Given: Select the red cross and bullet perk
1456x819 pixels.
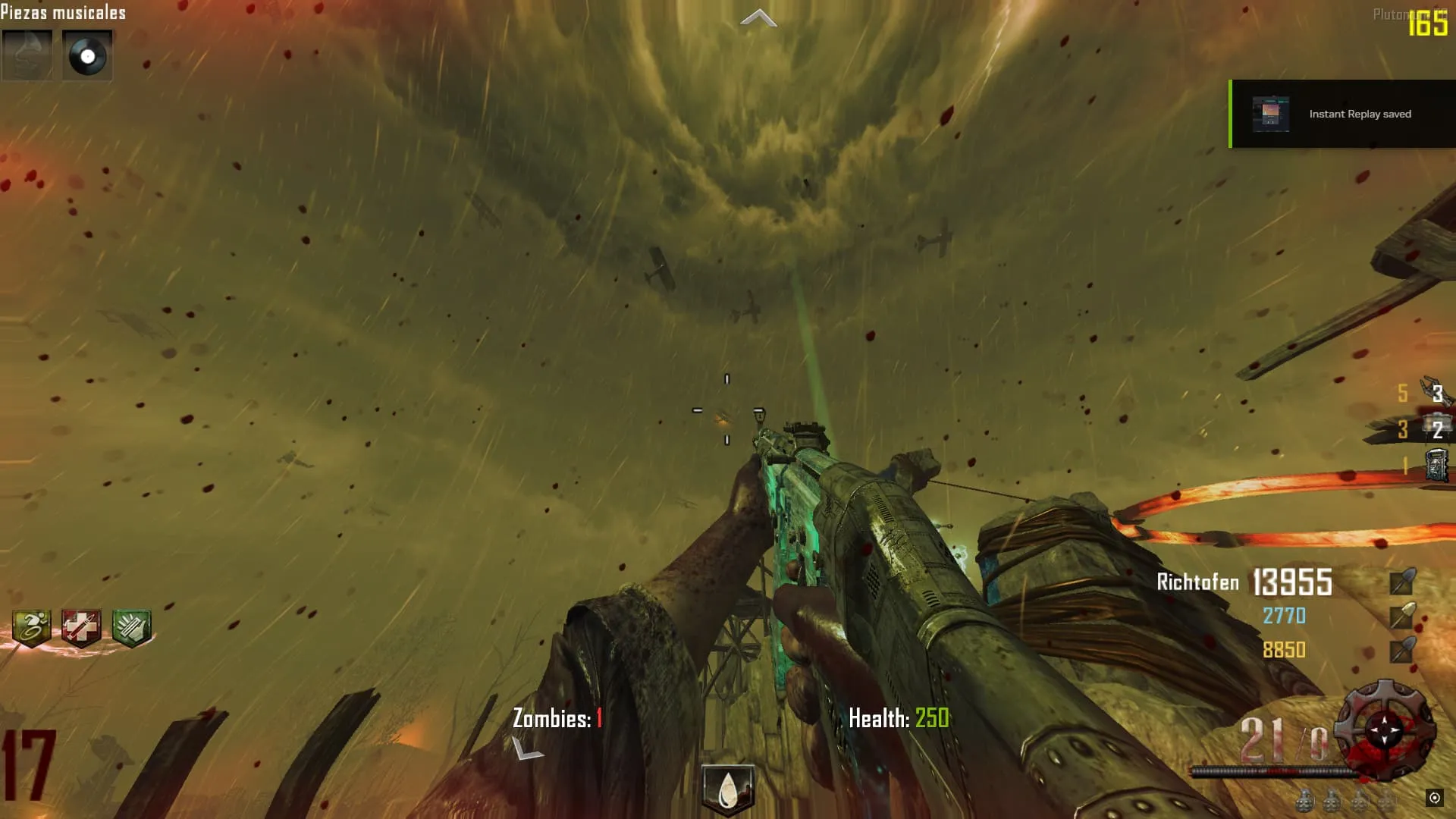Looking at the screenshot, I should 81,628.
